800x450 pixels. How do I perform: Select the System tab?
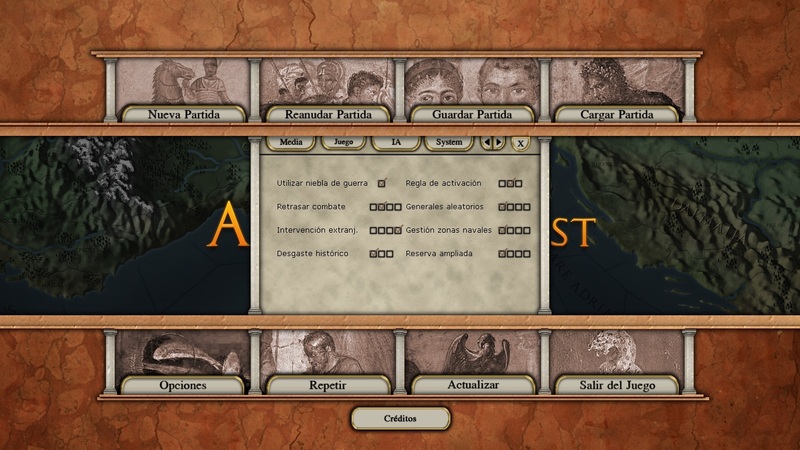point(449,142)
